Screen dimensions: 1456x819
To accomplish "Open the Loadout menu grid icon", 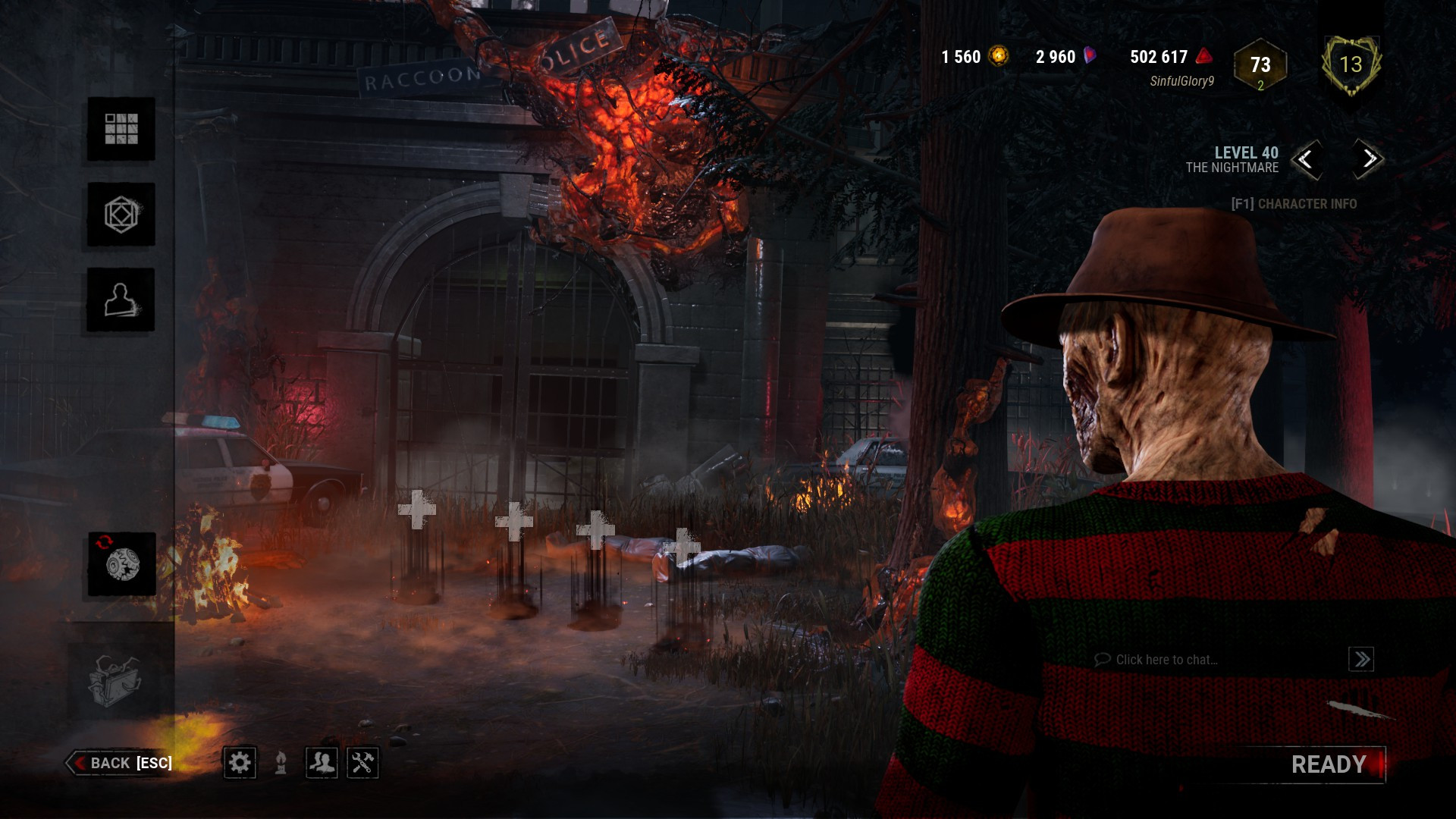I will (x=120, y=130).
